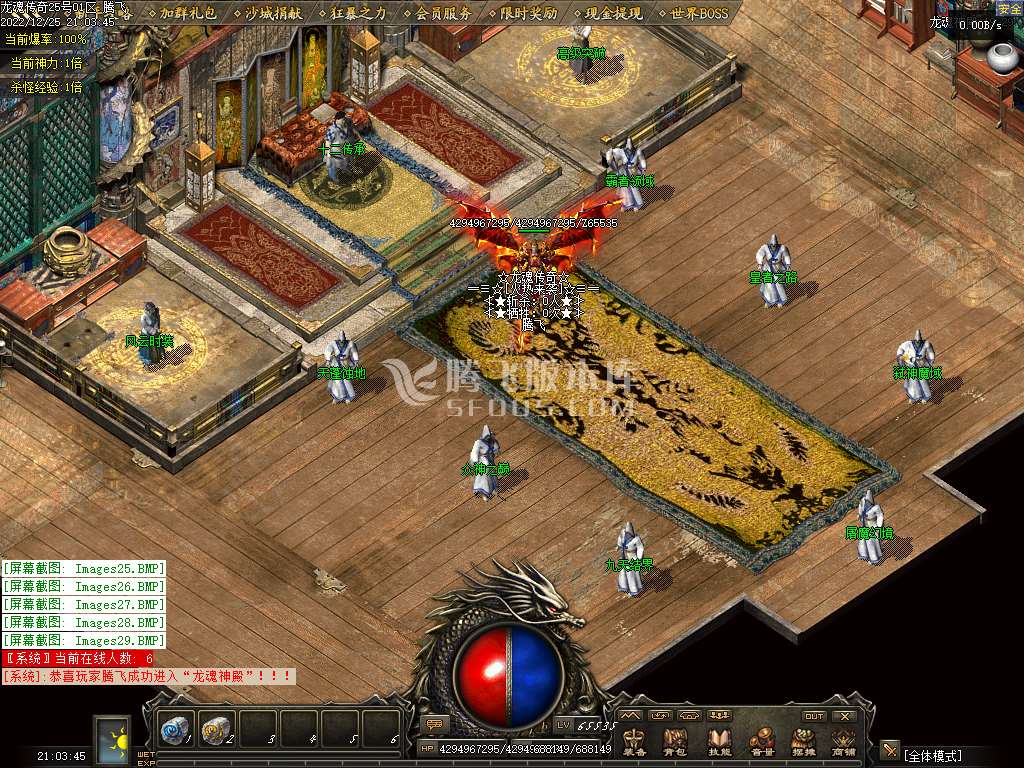The image size is (1024, 768).
Task: Click the X exit button on panel
Action: 845,716
